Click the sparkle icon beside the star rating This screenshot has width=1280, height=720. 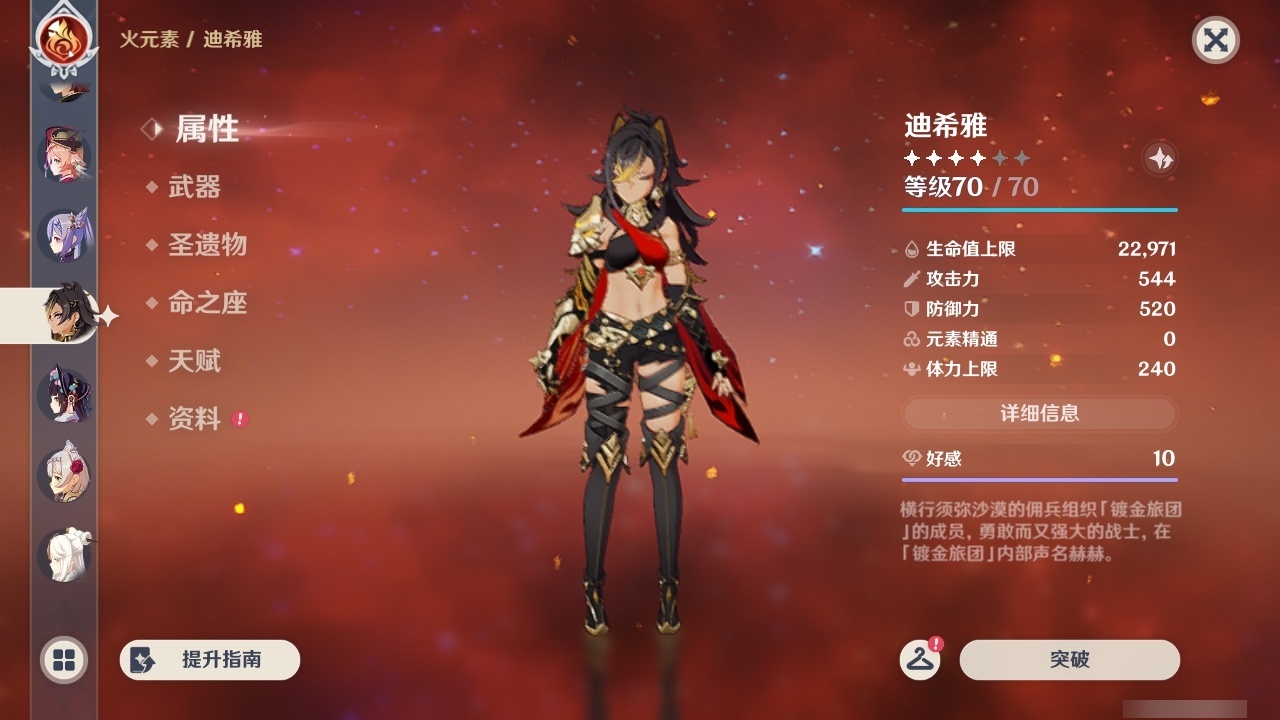(1160, 157)
